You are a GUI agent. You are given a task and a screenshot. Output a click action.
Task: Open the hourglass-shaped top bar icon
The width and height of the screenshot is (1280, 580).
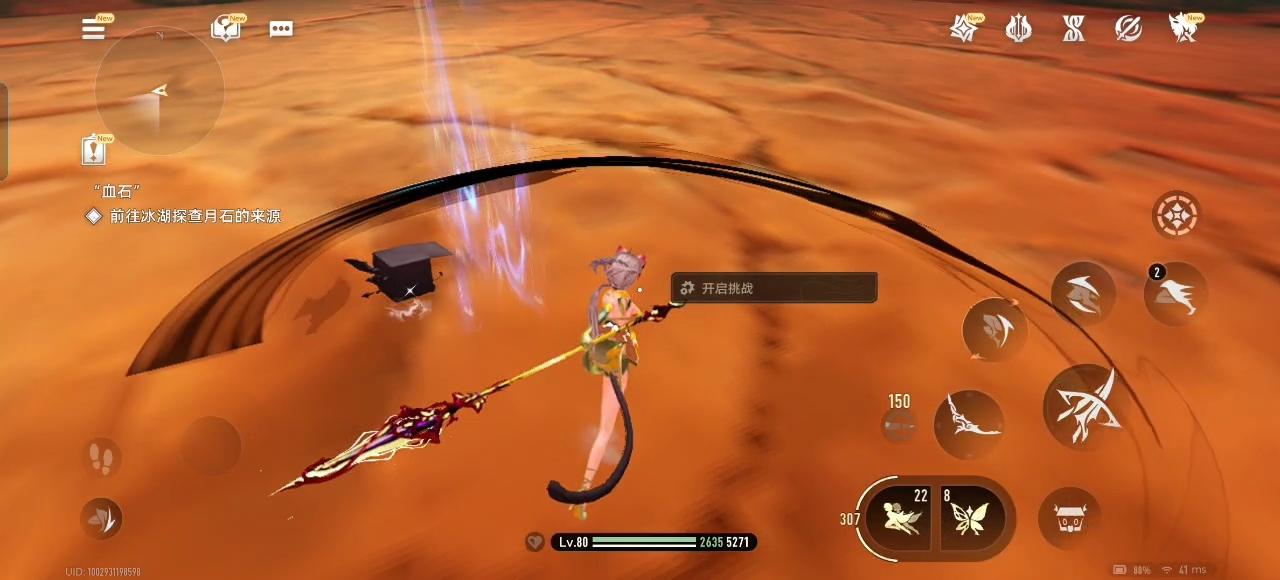click(x=1074, y=29)
